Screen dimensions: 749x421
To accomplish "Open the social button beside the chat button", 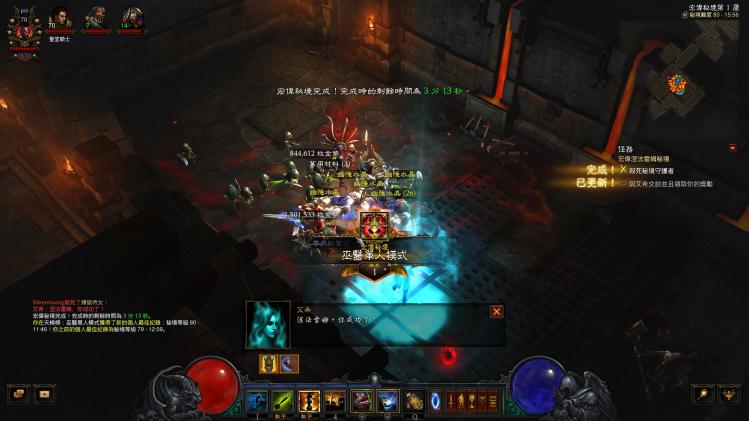I will click(44, 394).
